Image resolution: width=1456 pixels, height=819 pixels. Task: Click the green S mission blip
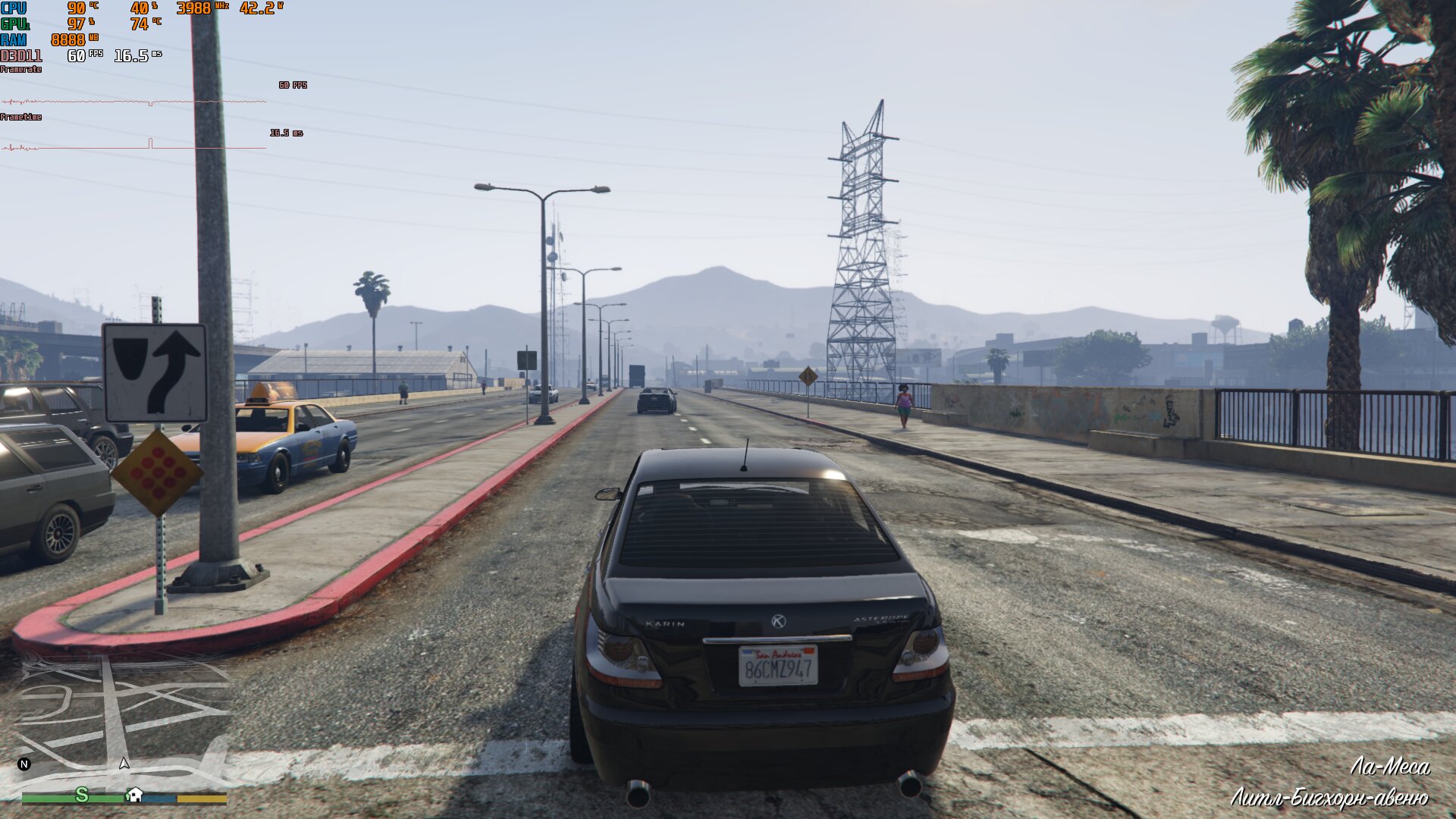[82, 794]
